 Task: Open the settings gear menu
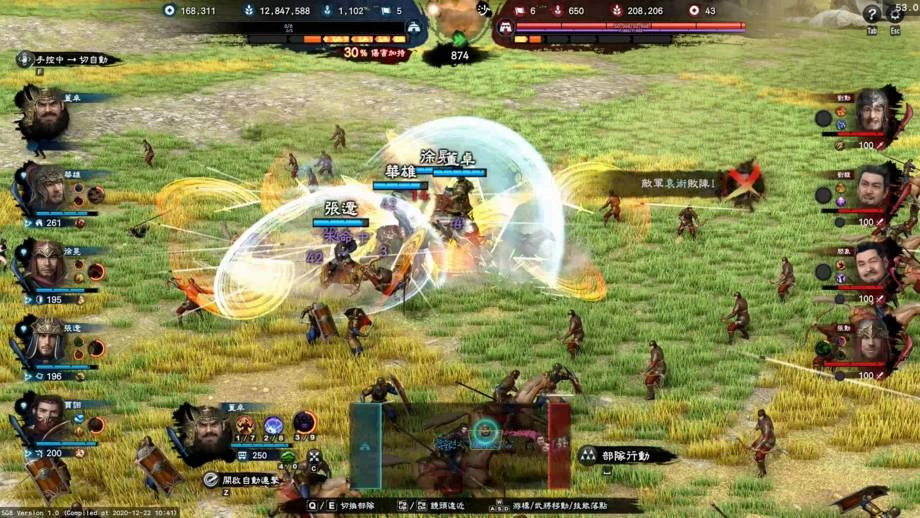895,14
